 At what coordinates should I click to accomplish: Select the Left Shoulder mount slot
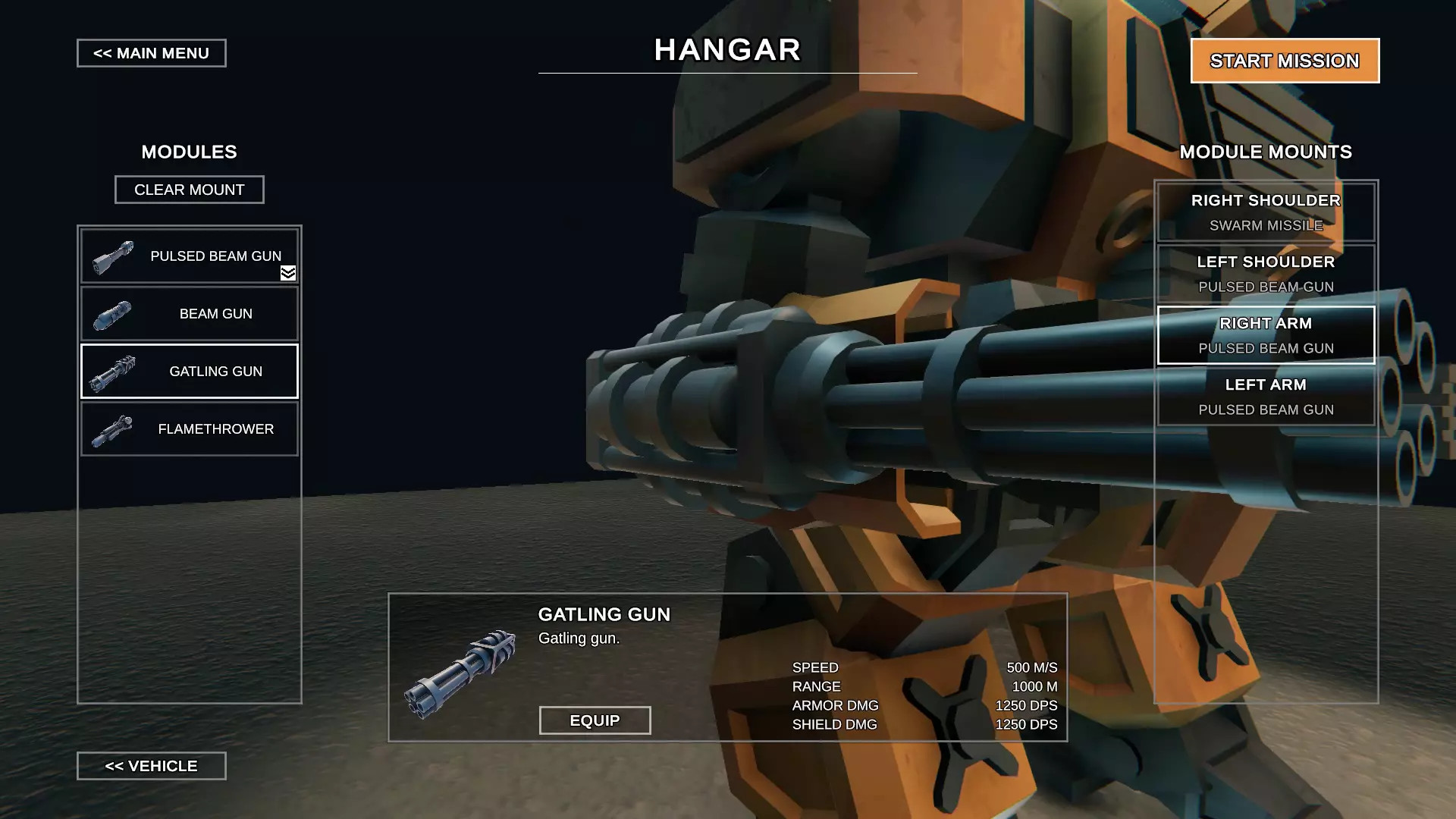point(1265,273)
